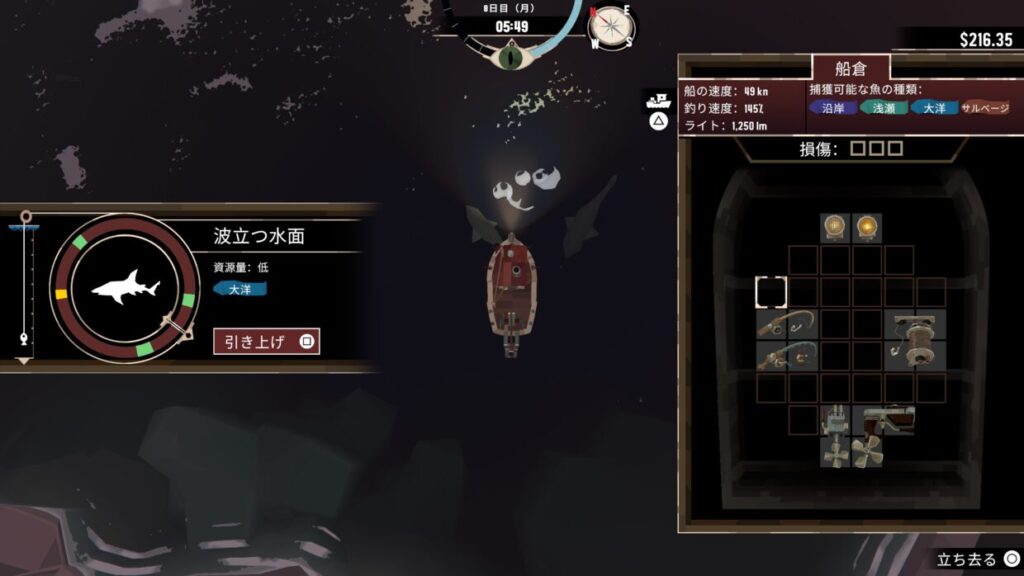Toggle the boat cargo icon beside the hold
Screen dimensions: 1024x576
[x=658, y=100]
